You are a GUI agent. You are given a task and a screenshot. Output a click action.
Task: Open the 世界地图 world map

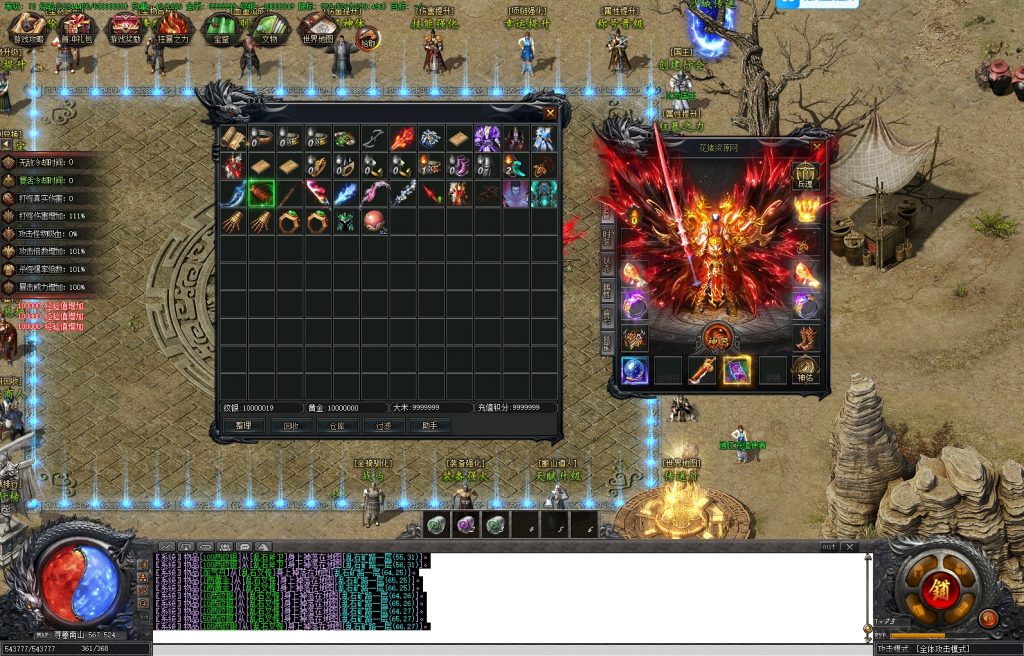tap(319, 30)
